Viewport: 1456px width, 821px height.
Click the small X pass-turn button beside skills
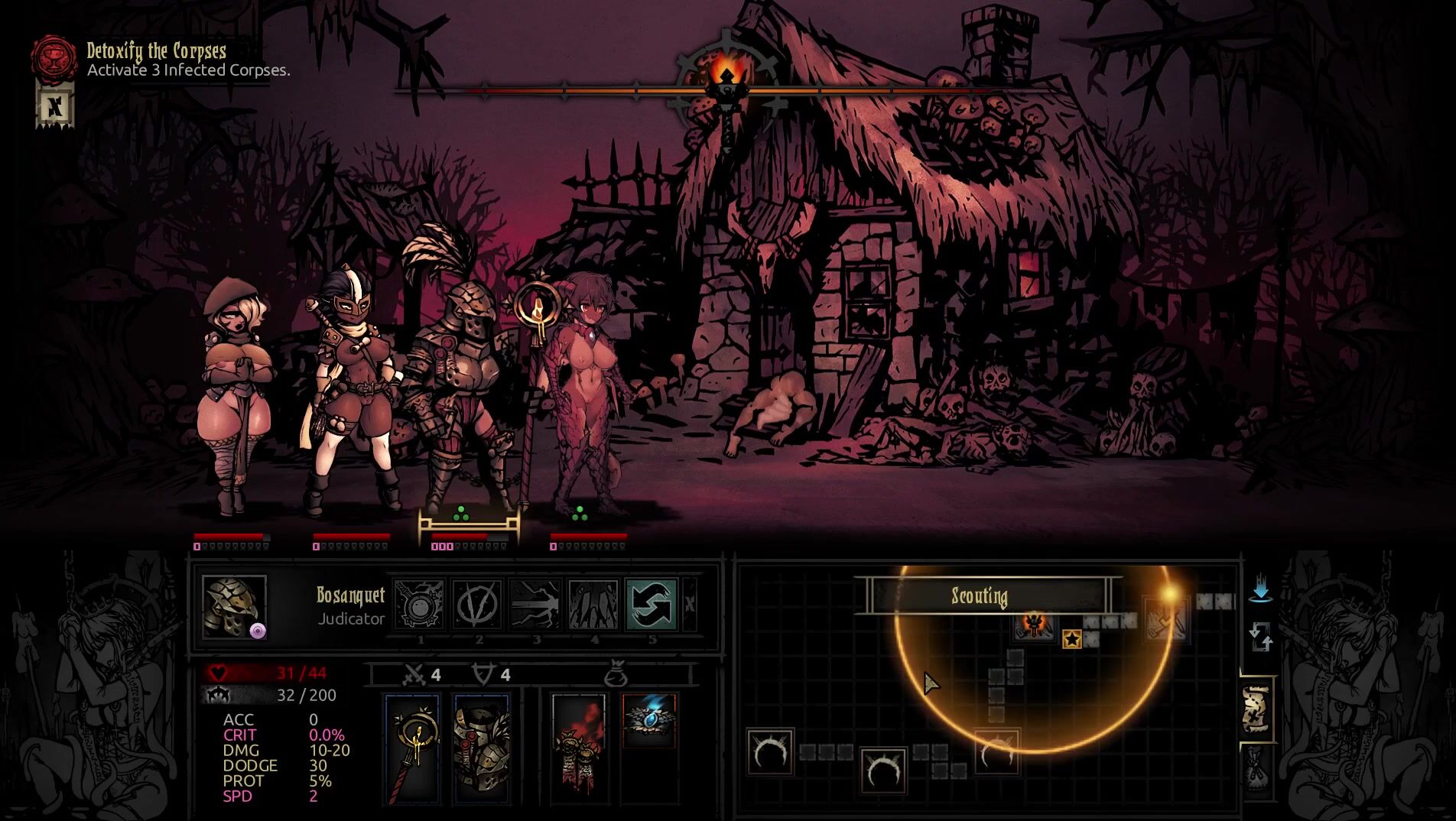tap(690, 605)
